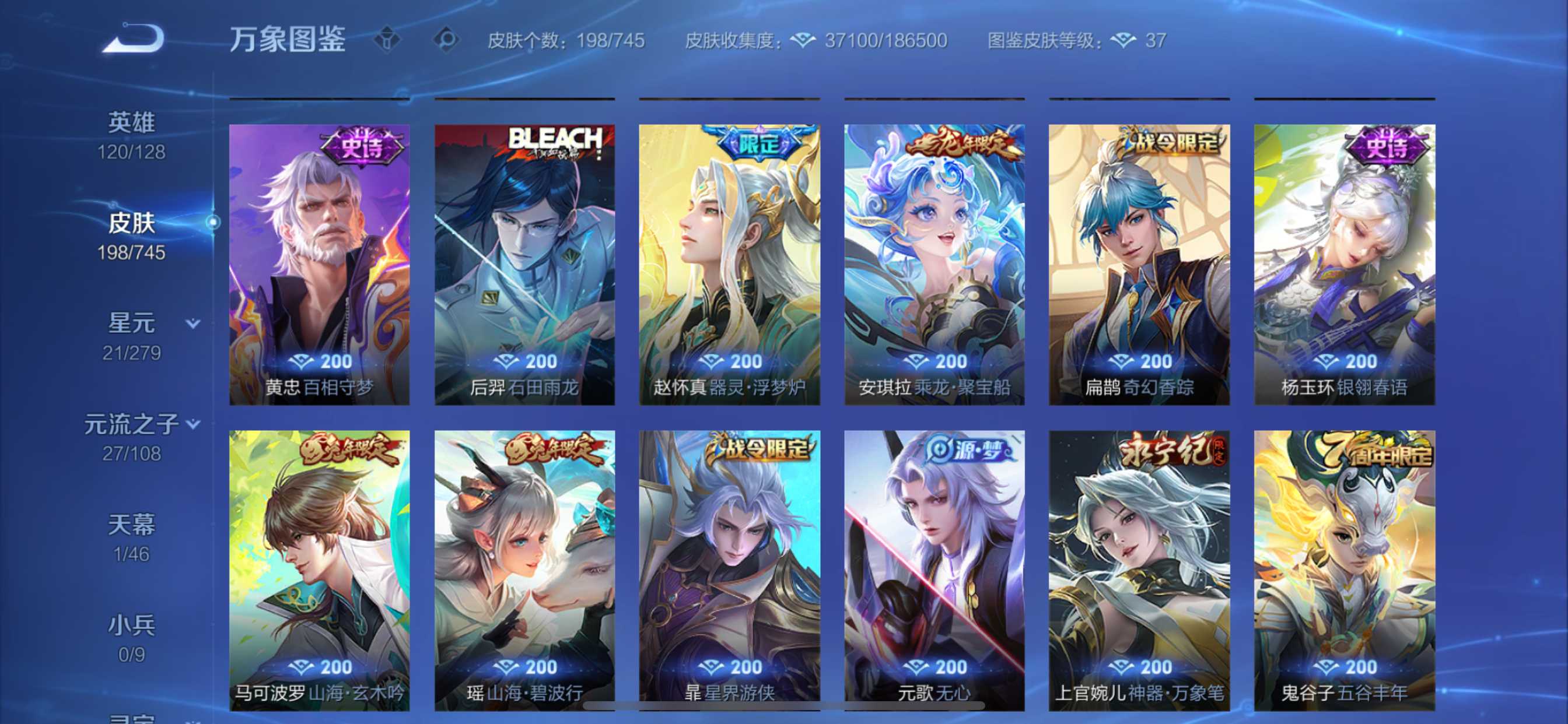This screenshot has width=1568, height=724.
Task: Select 后羿 石田雨龙 BLEACH skin
Action: pyautogui.click(x=524, y=265)
